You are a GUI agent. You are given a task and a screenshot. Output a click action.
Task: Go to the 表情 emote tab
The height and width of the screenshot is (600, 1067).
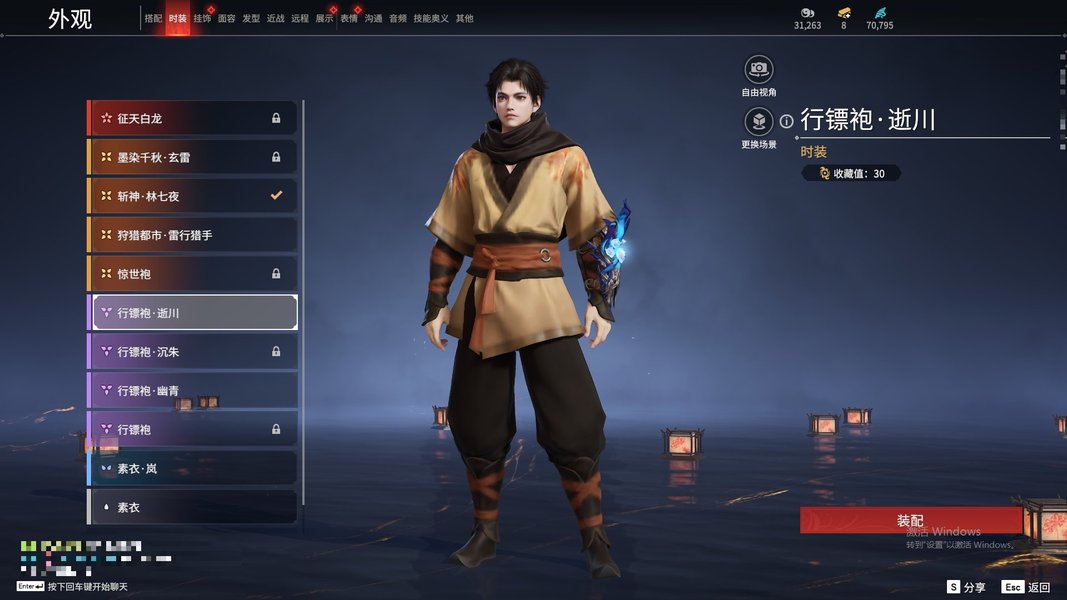[349, 18]
